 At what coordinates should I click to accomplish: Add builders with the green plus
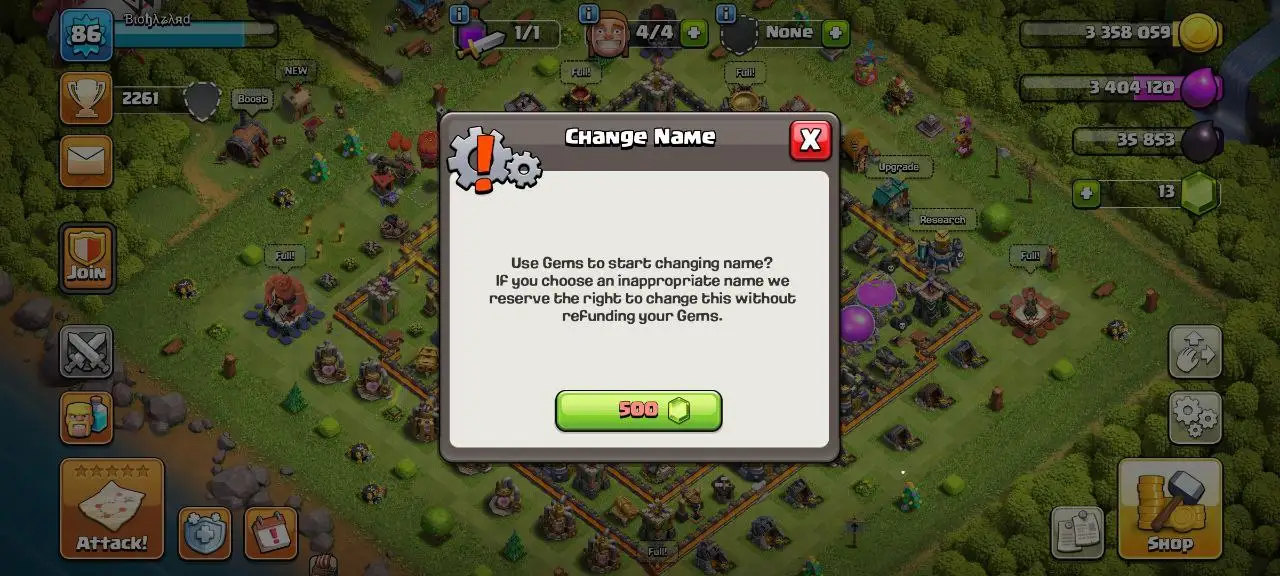coord(693,33)
